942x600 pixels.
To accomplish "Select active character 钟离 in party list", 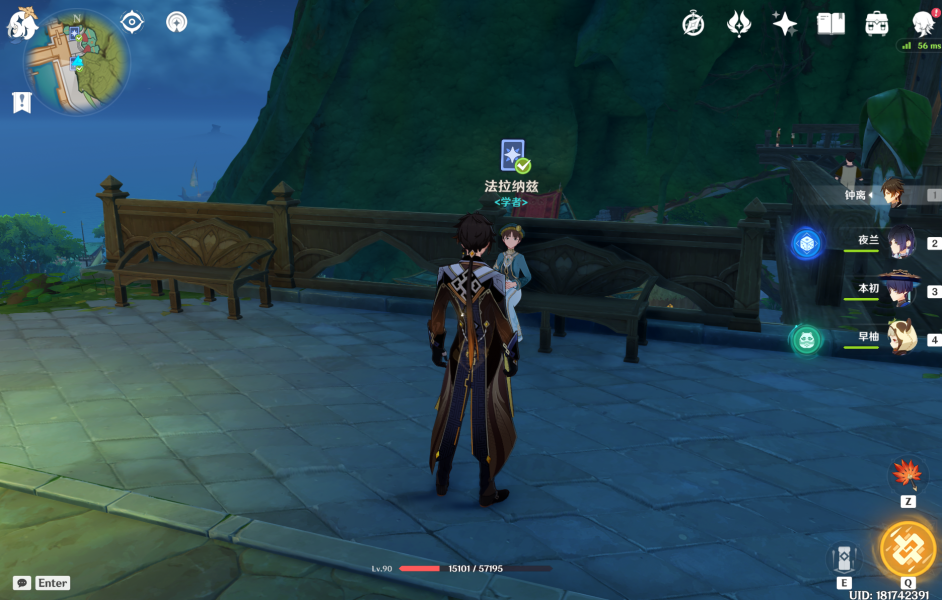I will 900,195.
